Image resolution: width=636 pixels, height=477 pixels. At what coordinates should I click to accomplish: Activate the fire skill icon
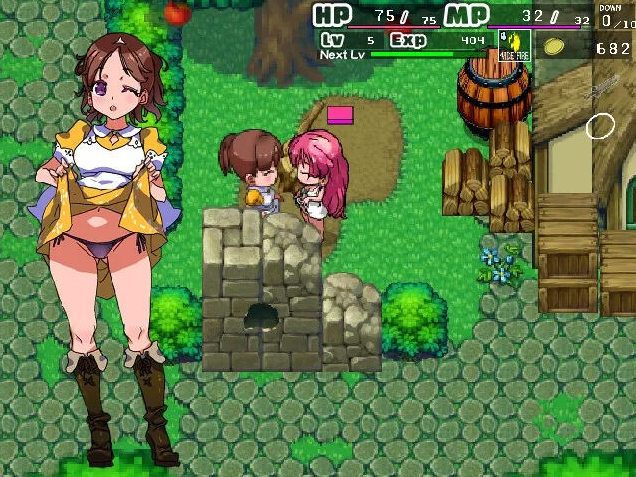pyautogui.click(x=515, y=45)
